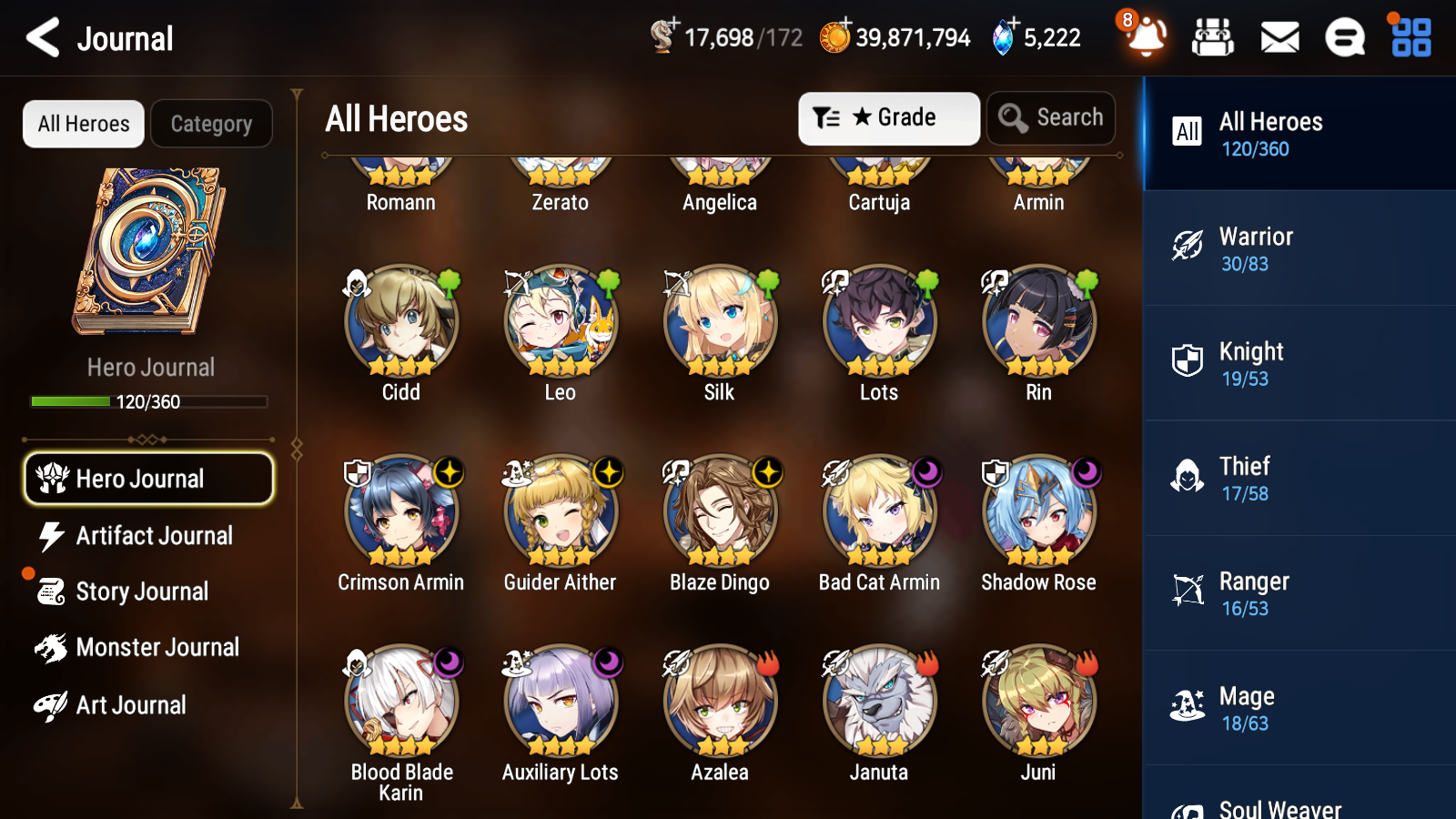Filter heroes by the Ranger bow icon
Viewport: 1456px width, 819px height.
point(1186,592)
